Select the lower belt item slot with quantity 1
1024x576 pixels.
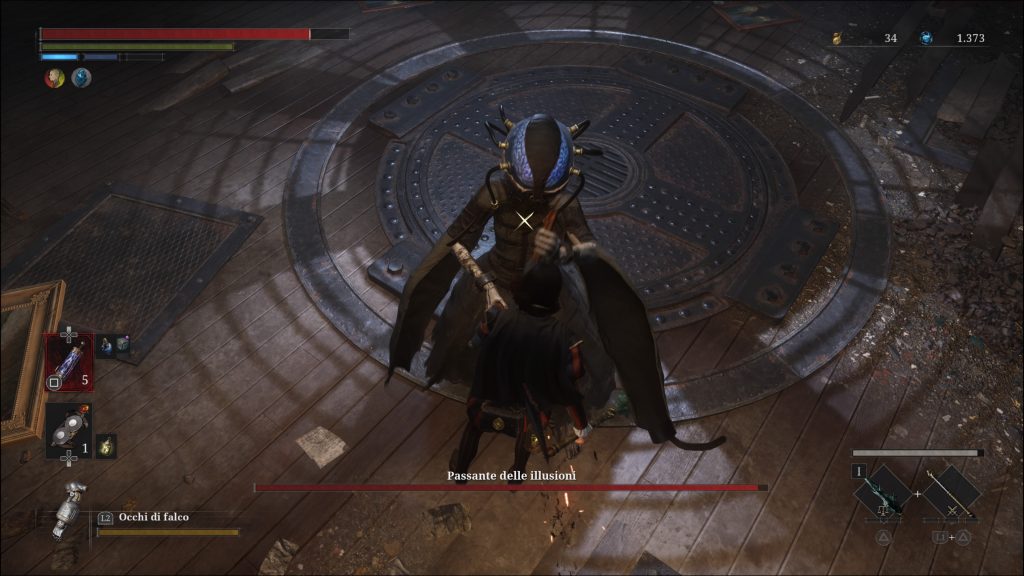[68, 430]
